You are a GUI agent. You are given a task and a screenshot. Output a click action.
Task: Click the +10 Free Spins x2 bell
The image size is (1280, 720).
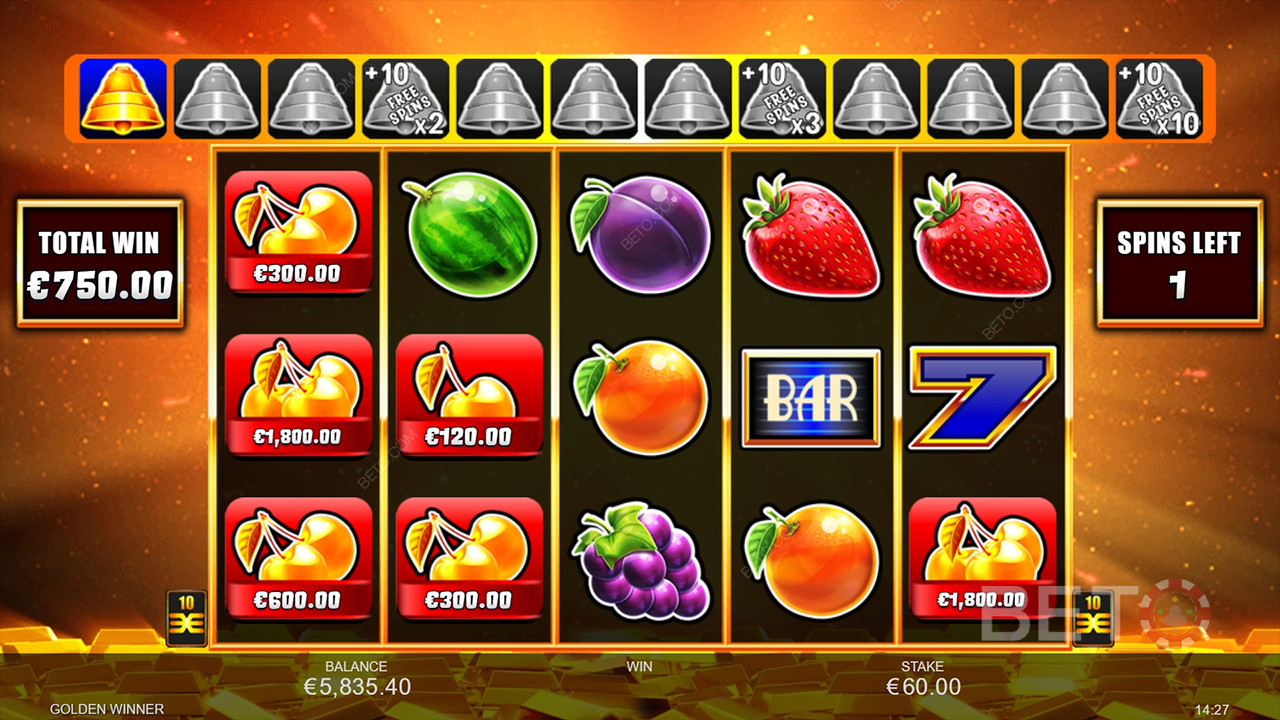[406, 98]
